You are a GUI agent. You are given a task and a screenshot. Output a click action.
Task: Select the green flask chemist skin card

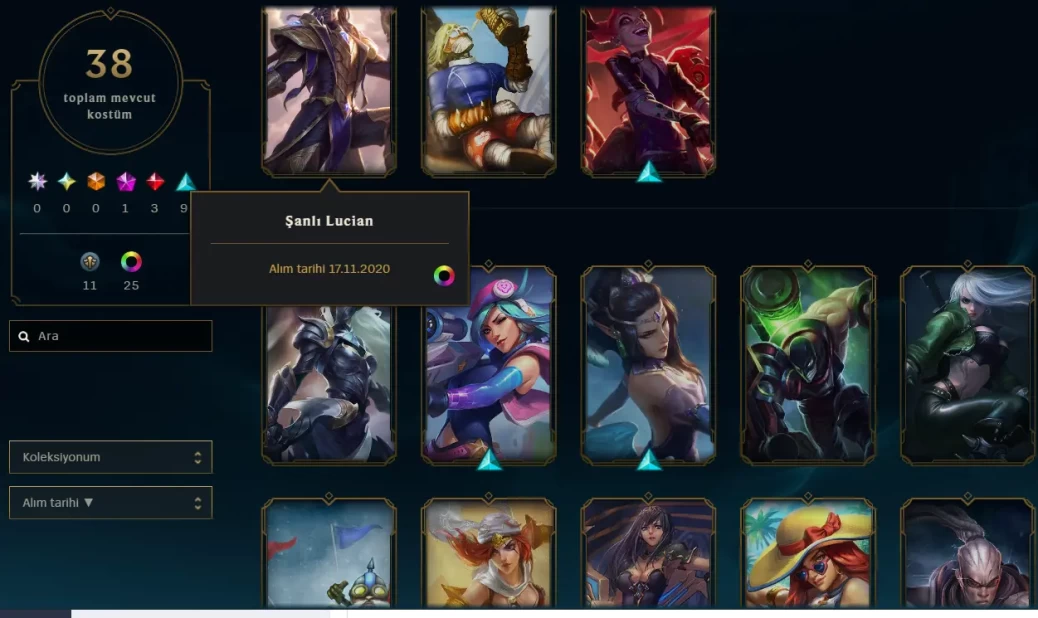tap(808, 365)
